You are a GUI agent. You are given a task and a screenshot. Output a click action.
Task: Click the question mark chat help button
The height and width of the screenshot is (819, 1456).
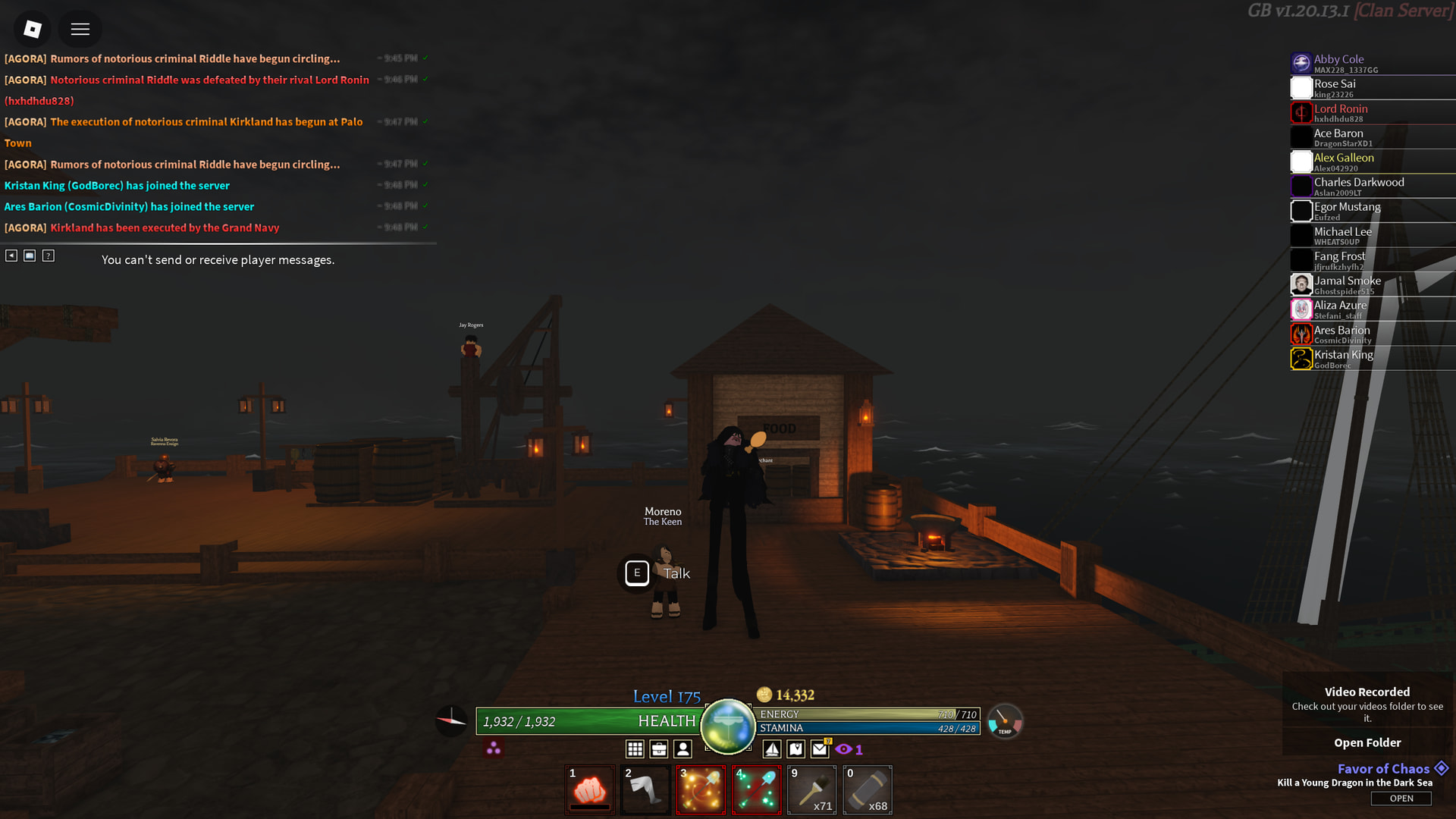click(49, 256)
